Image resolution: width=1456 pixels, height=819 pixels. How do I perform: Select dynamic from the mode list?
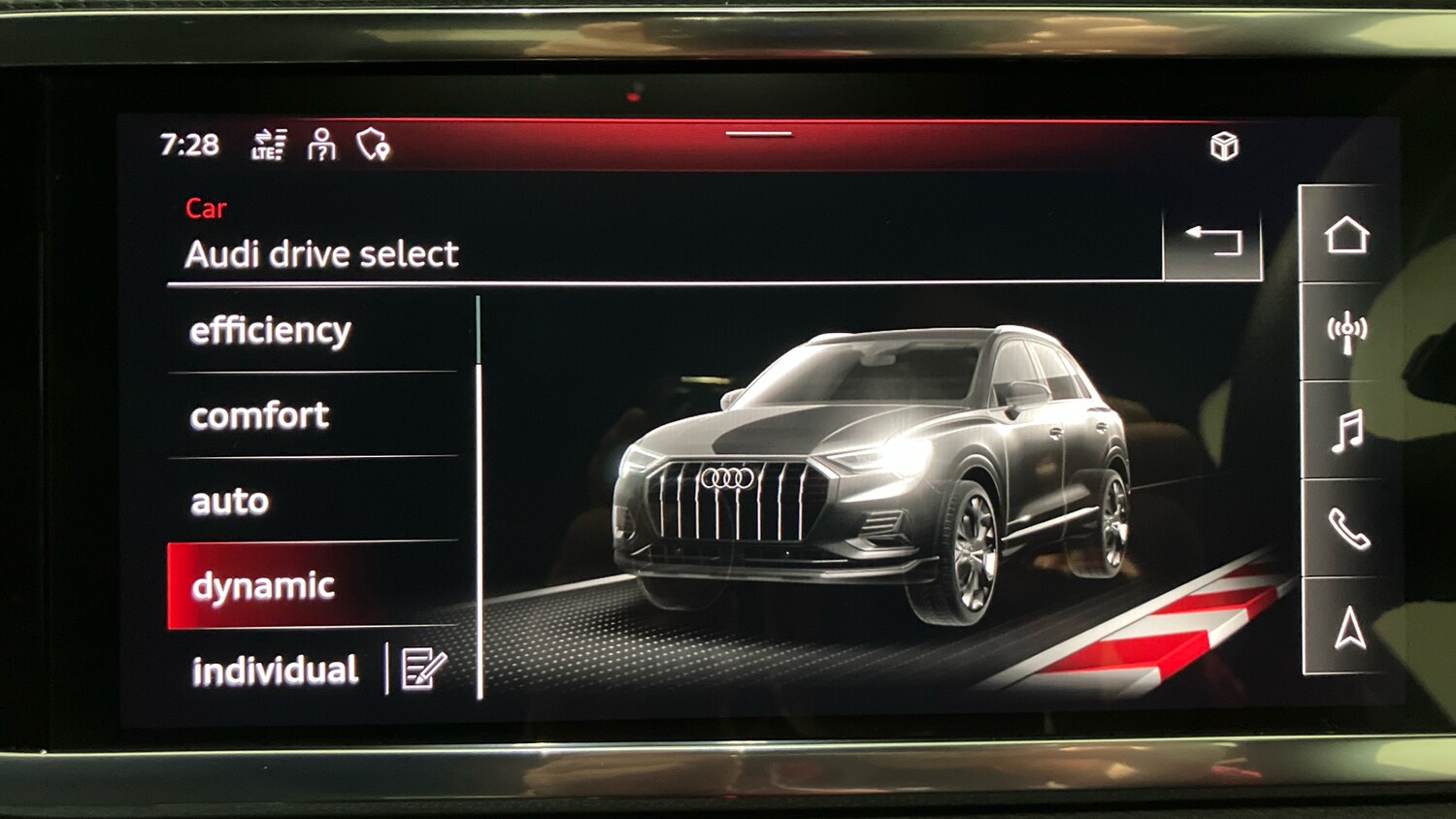click(264, 586)
